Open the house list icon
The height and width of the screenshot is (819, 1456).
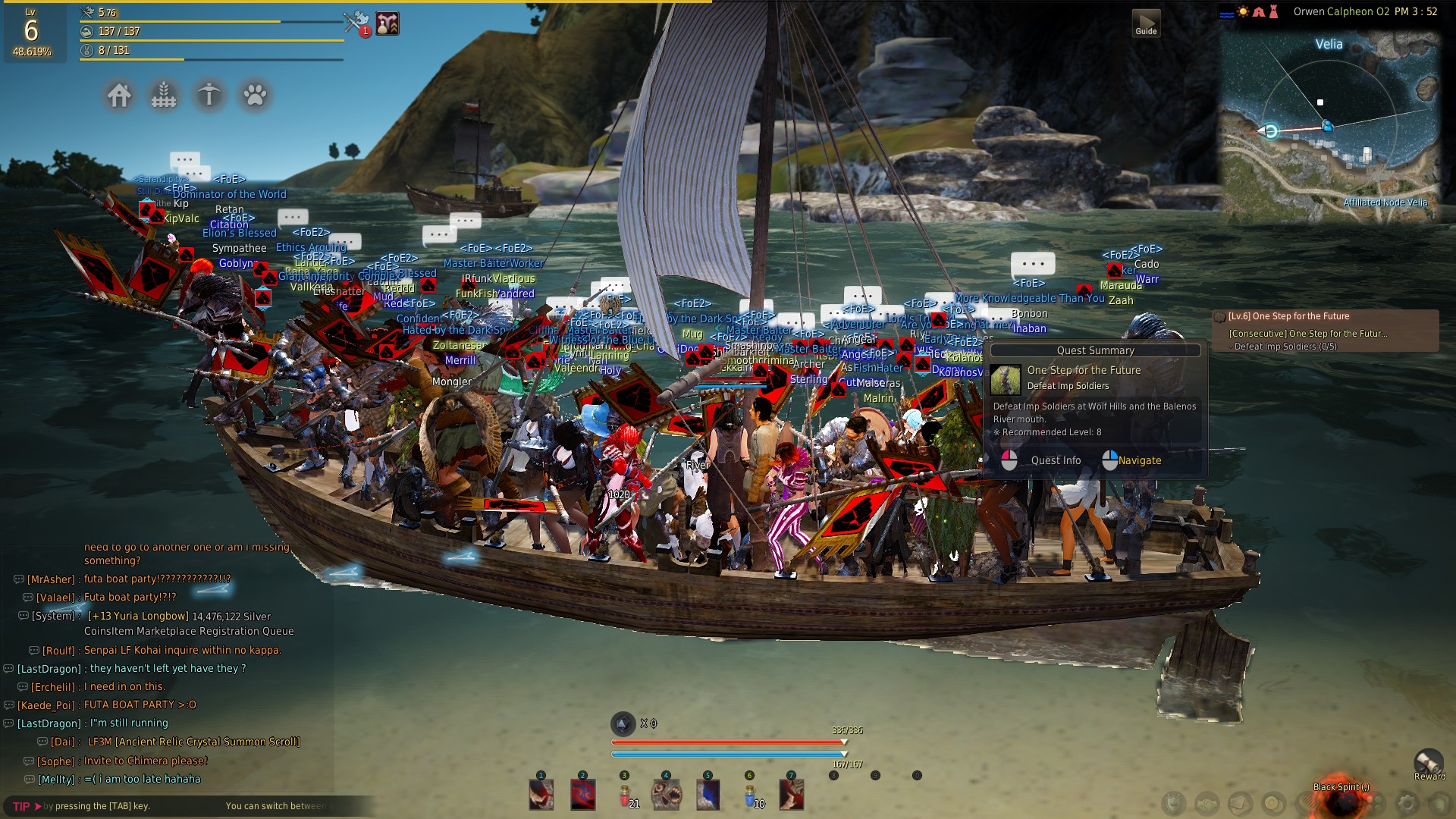pos(119,96)
